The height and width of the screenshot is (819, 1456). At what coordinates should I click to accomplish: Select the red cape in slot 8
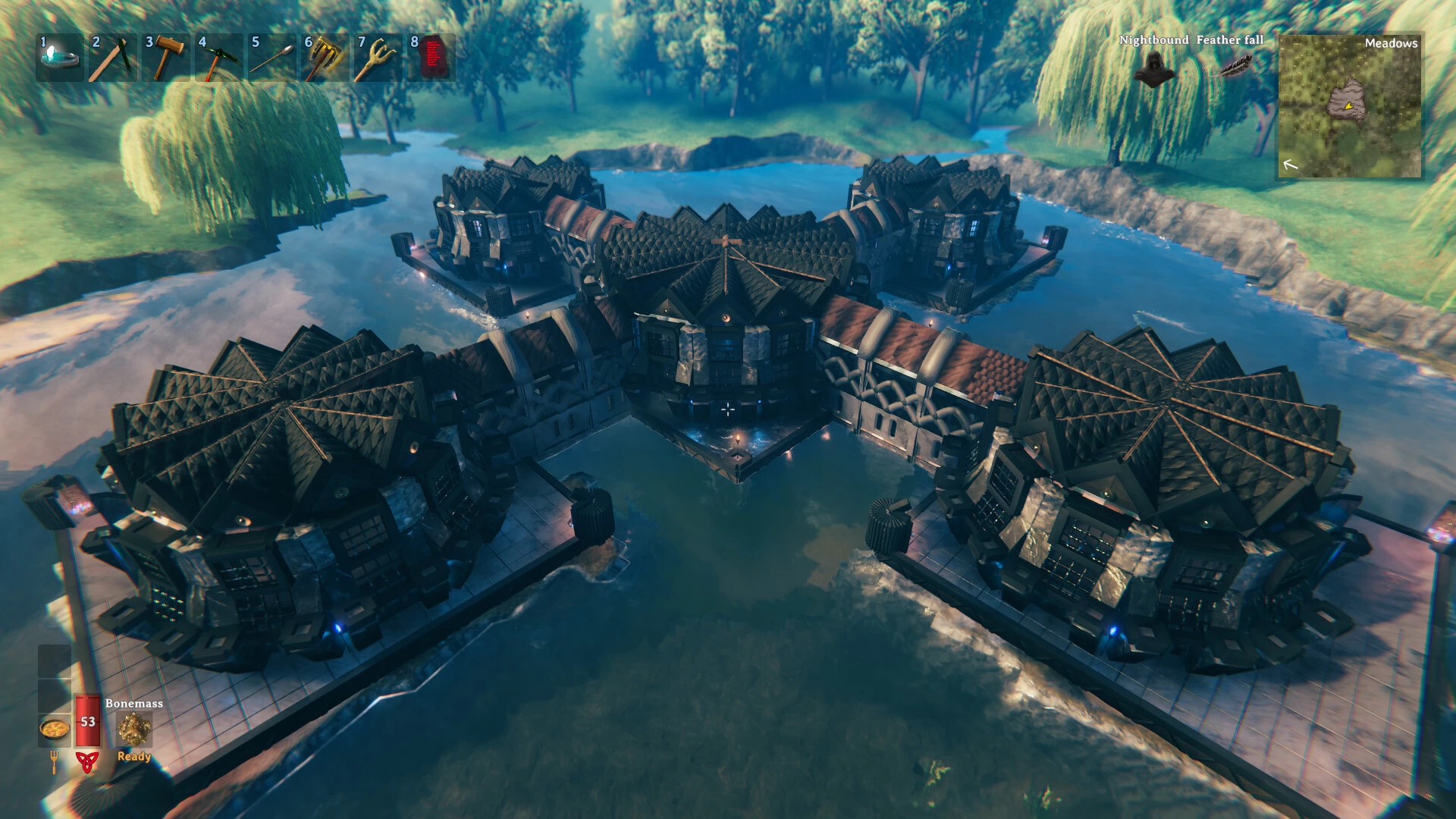tap(431, 58)
